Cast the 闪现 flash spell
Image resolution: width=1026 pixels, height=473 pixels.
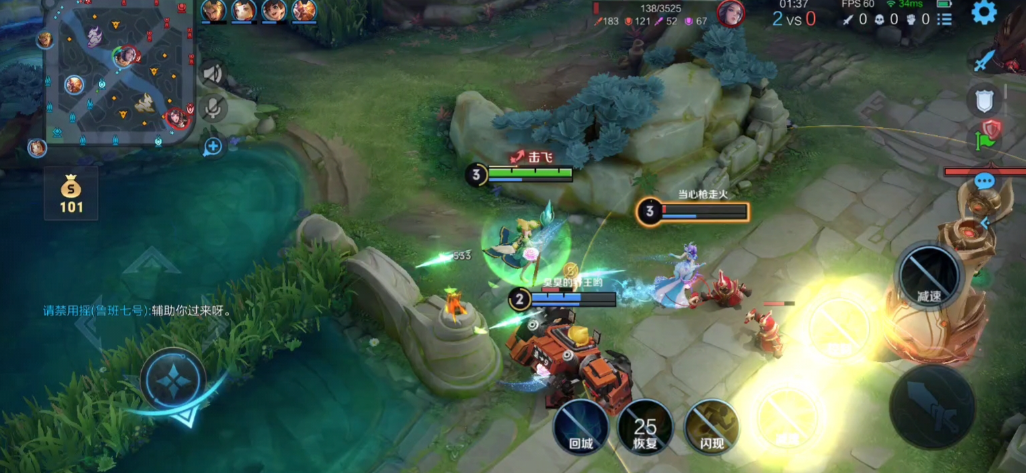[x=711, y=426]
